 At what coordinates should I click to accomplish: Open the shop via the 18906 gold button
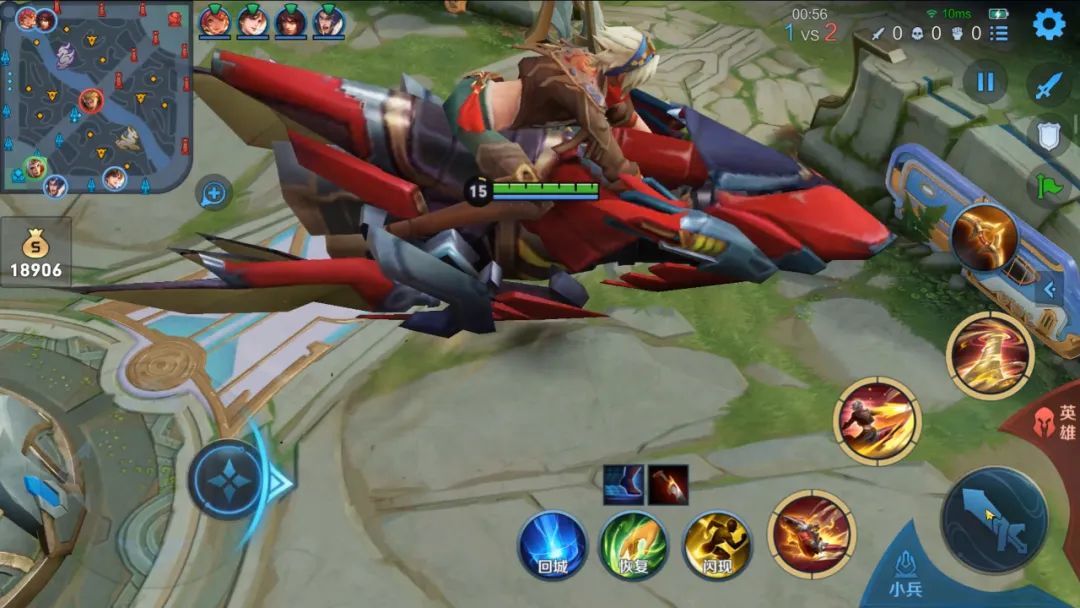coord(36,254)
